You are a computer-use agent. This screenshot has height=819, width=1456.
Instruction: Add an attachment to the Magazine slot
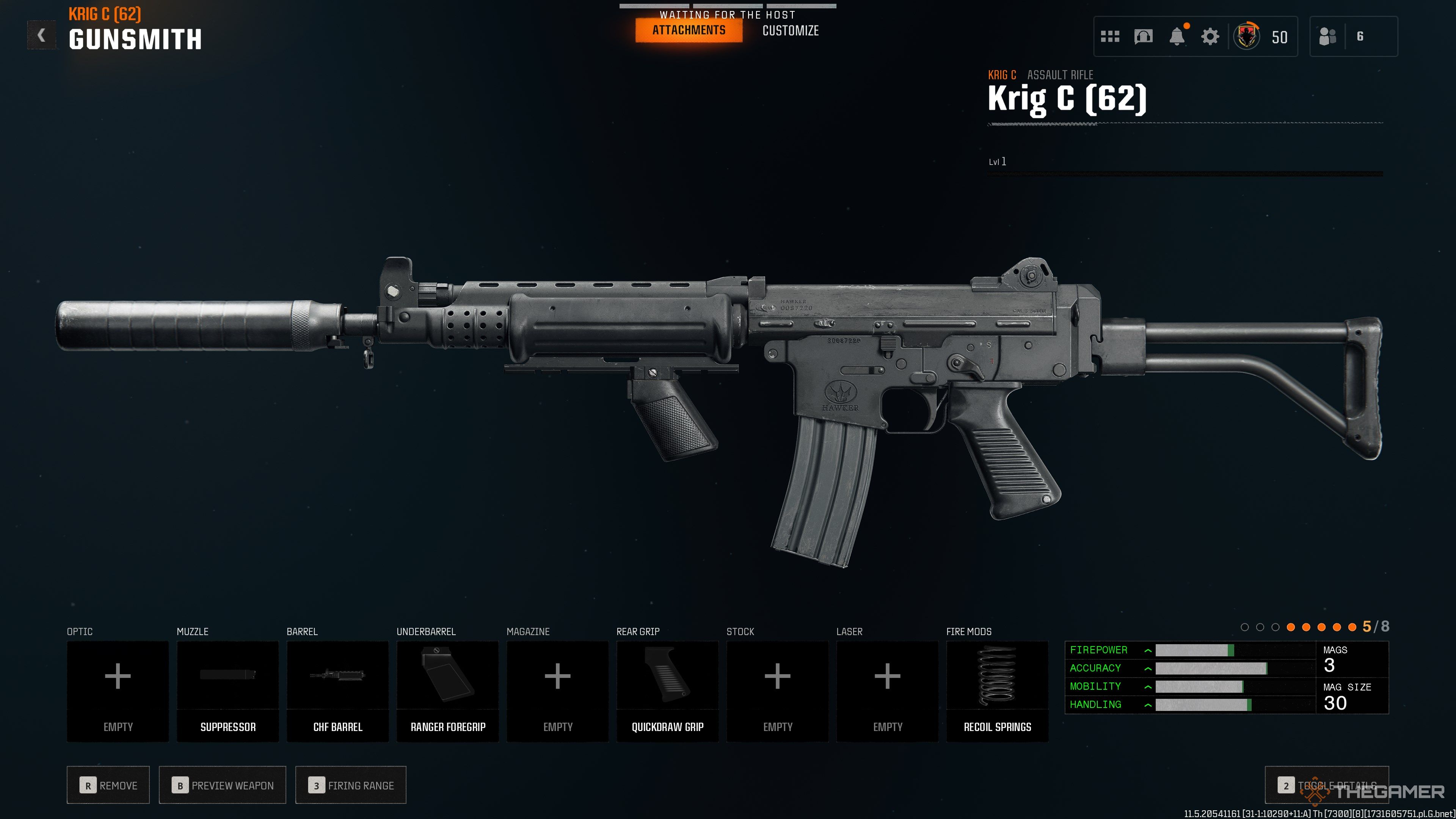(557, 691)
